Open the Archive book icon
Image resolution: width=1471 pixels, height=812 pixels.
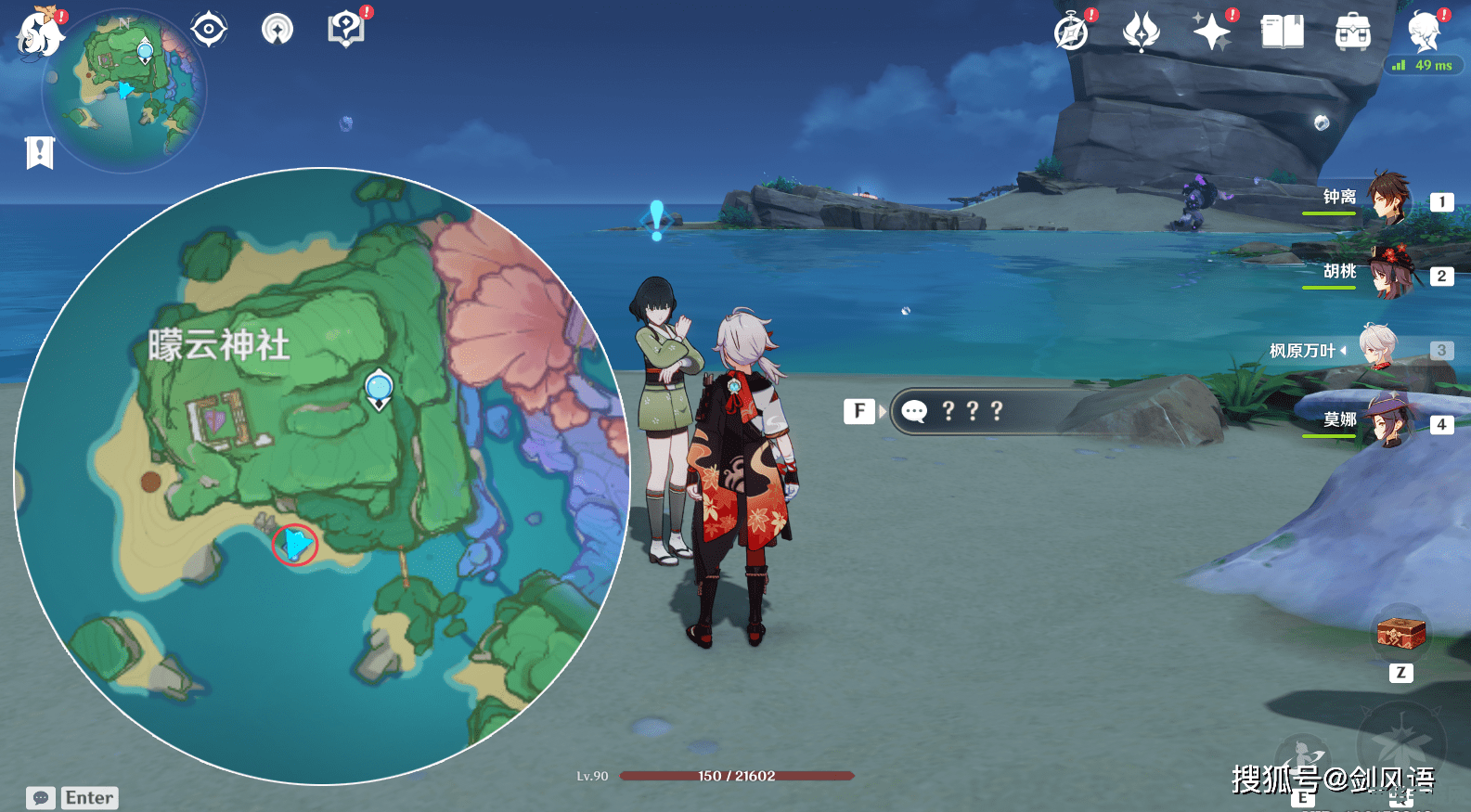1282,32
